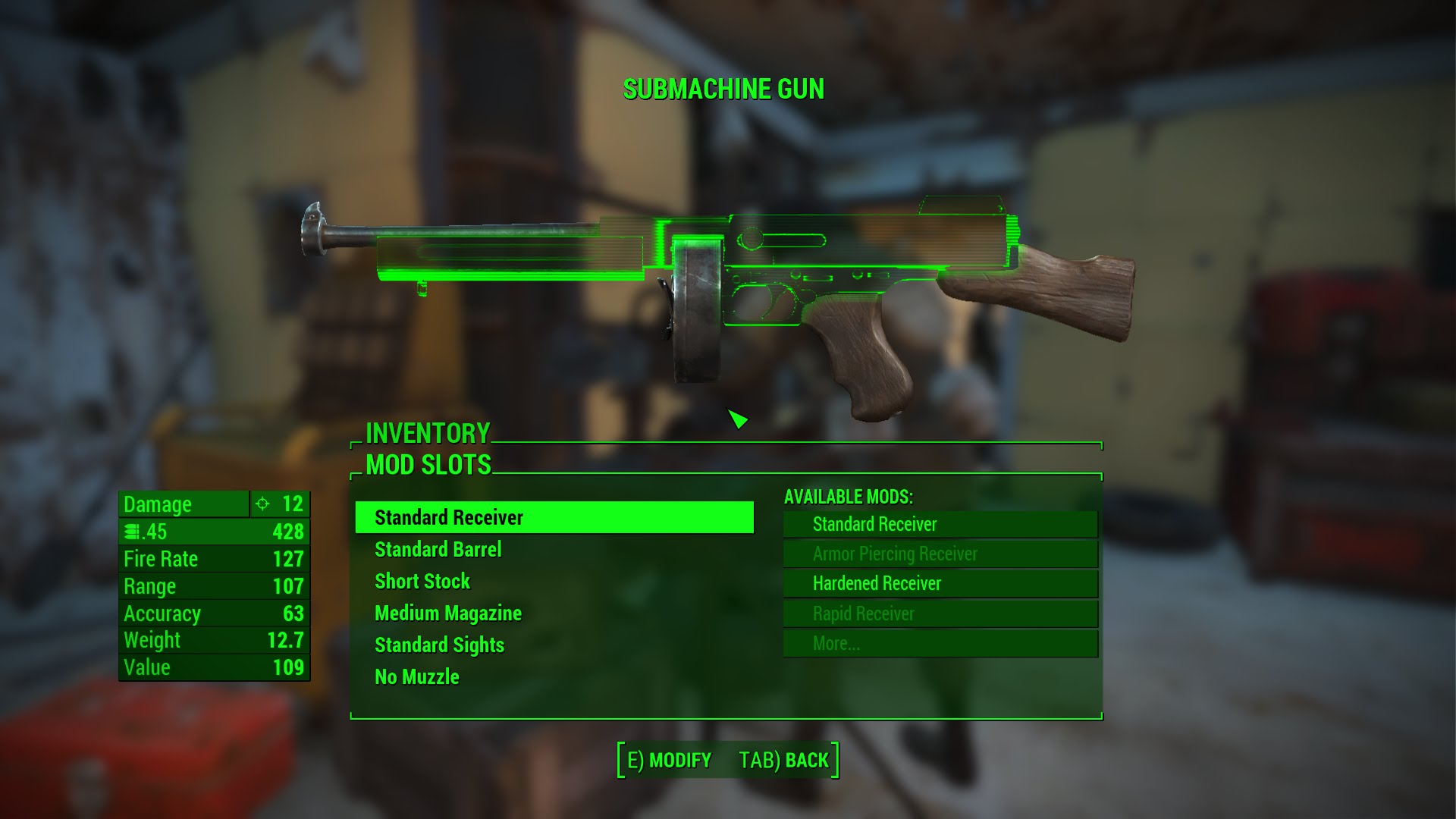Open the Medium Magazine slot

(448, 613)
